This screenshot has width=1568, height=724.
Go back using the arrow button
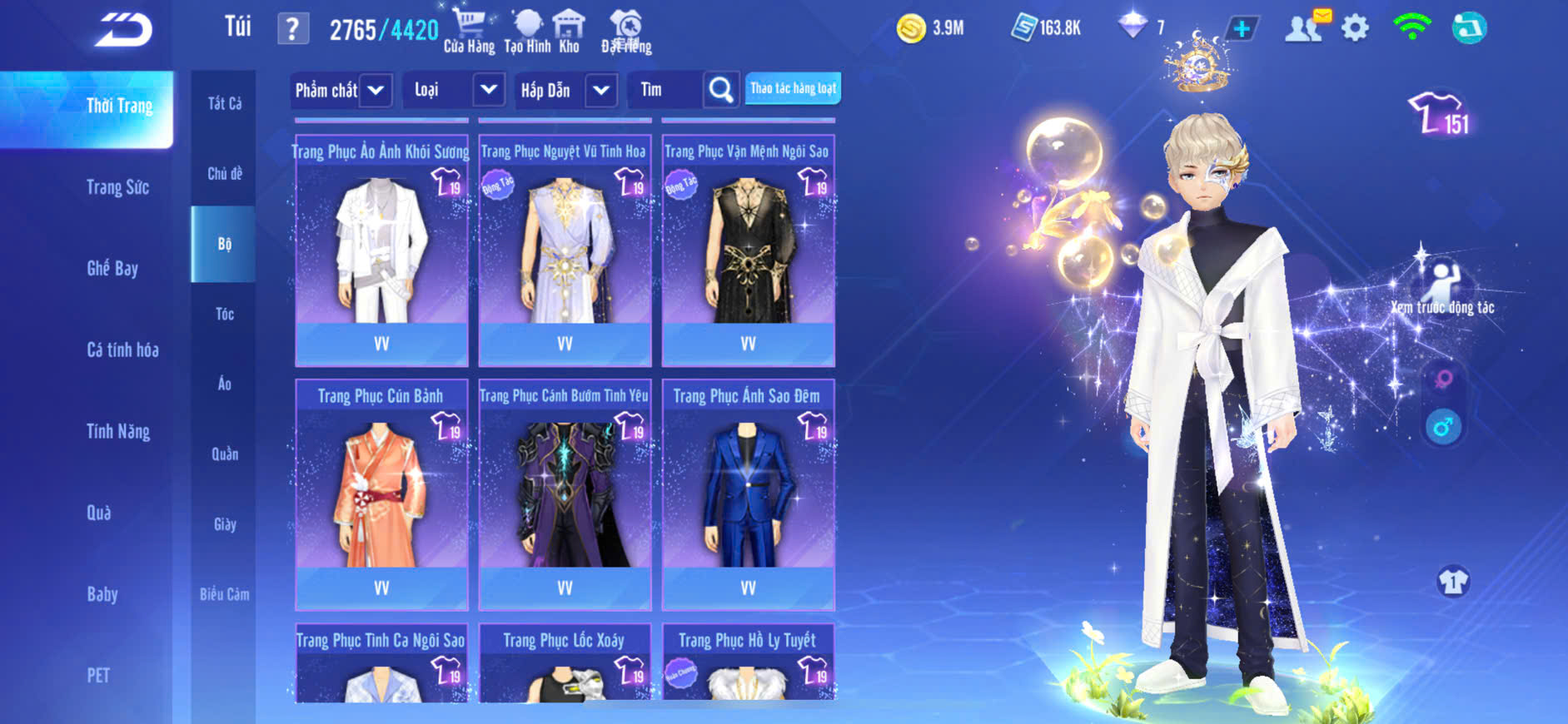pyautogui.click(x=123, y=30)
